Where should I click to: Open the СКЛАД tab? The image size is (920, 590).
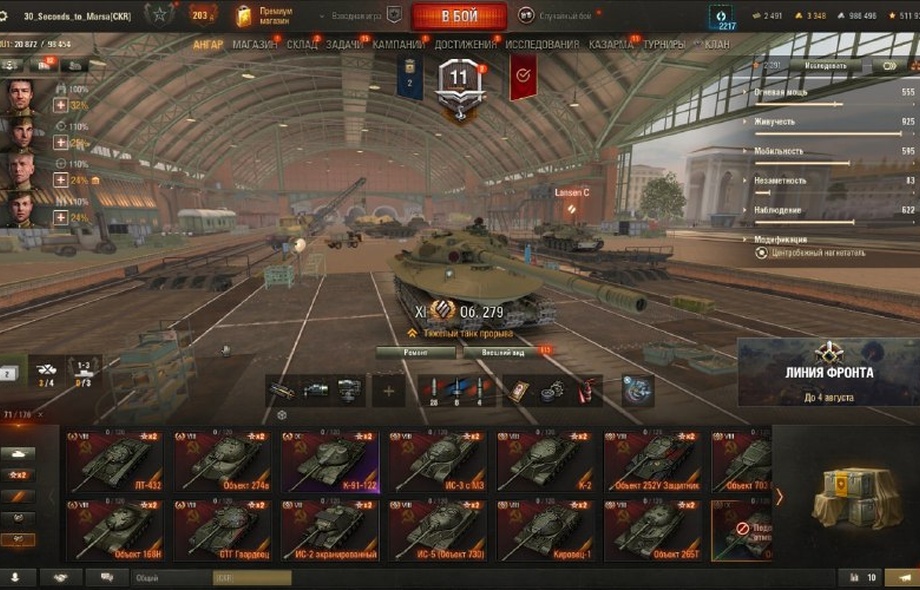coord(302,45)
